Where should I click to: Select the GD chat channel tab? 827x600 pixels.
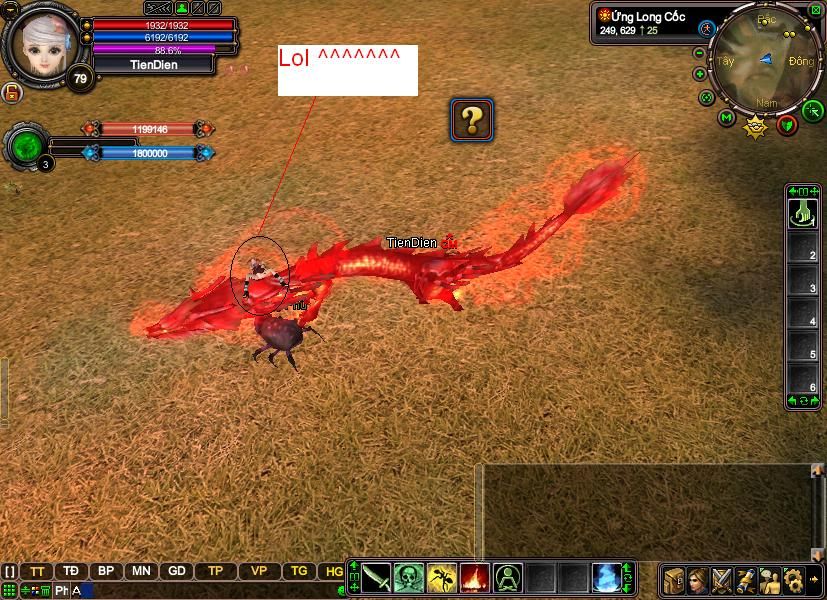coord(176,571)
